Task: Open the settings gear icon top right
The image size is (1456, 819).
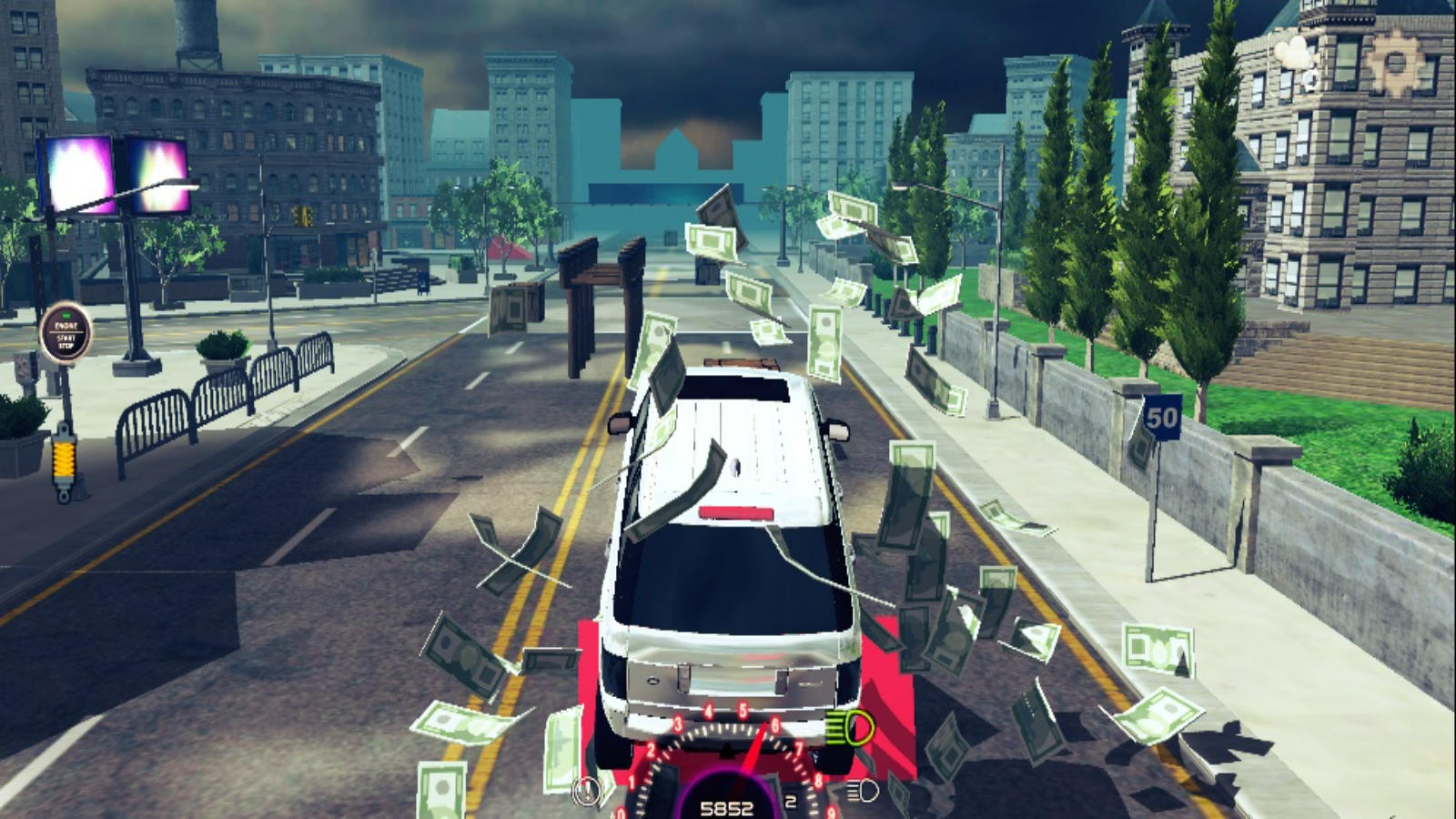Action: pyautogui.click(x=1396, y=59)
